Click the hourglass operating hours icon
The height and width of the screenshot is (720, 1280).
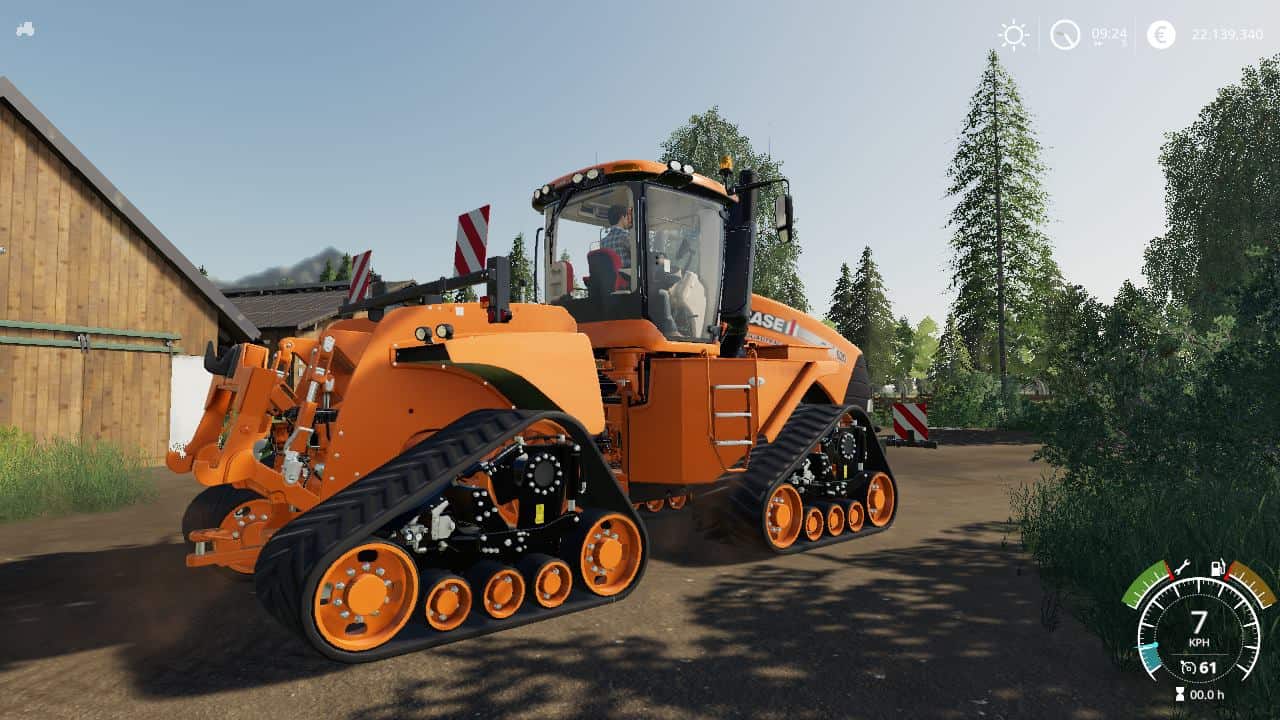[x=1180, y=693]
